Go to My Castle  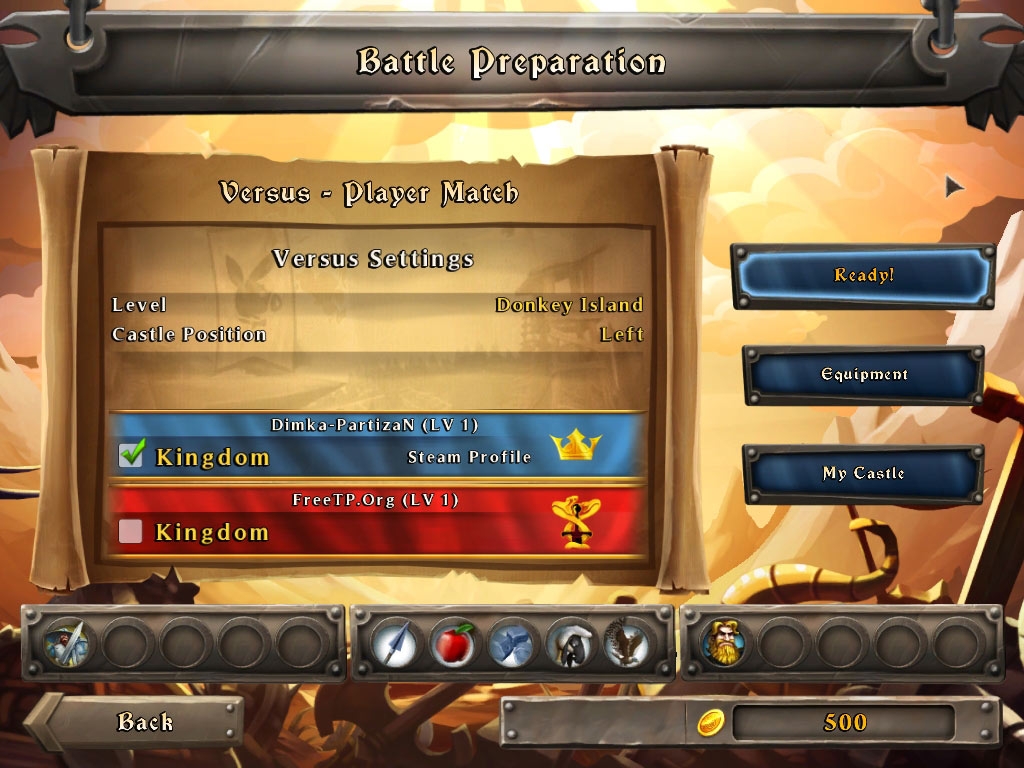tap(863, 473)
